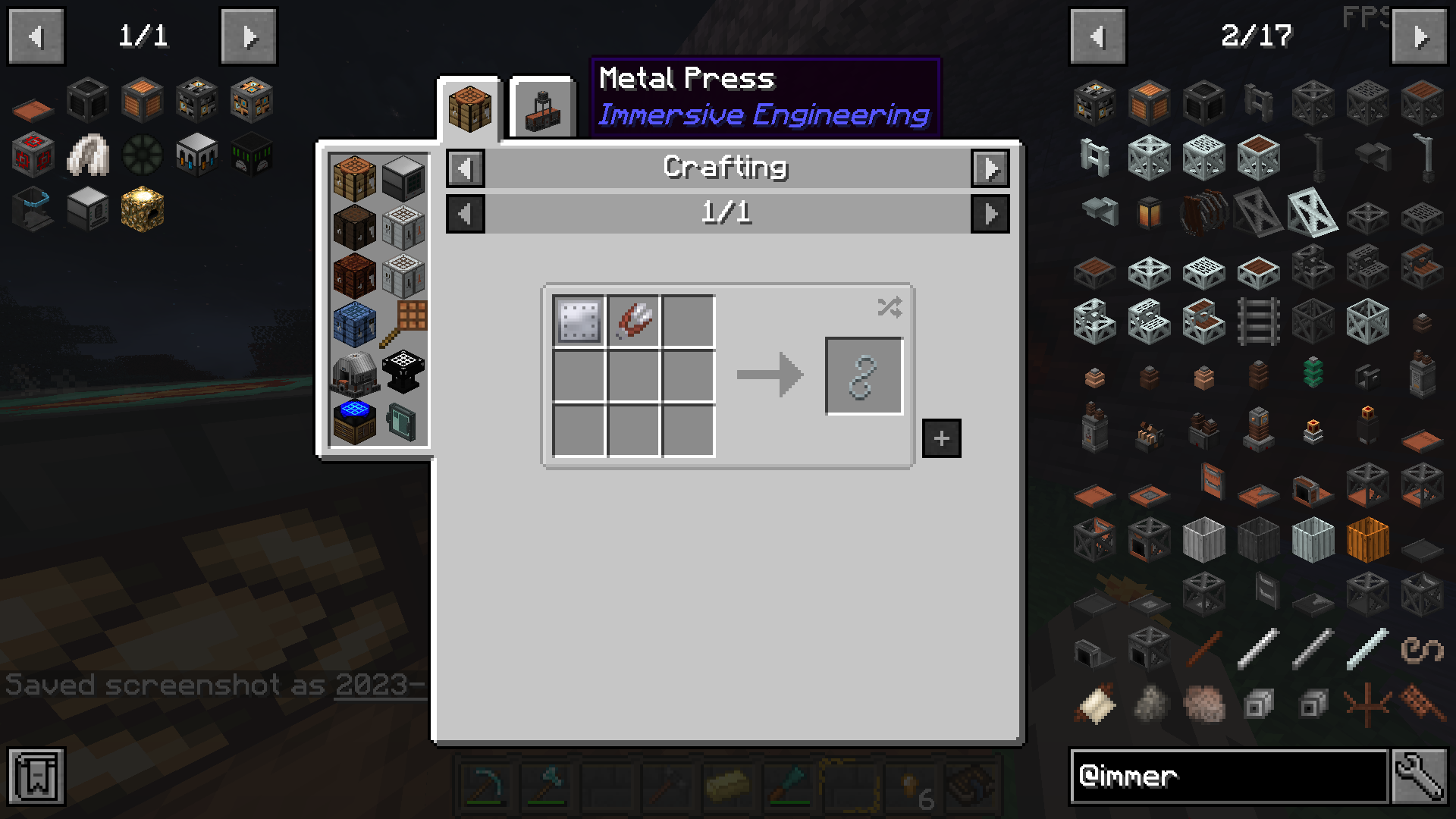Select the blue enchanting crafting station catalyst

[x=354, y=420]
